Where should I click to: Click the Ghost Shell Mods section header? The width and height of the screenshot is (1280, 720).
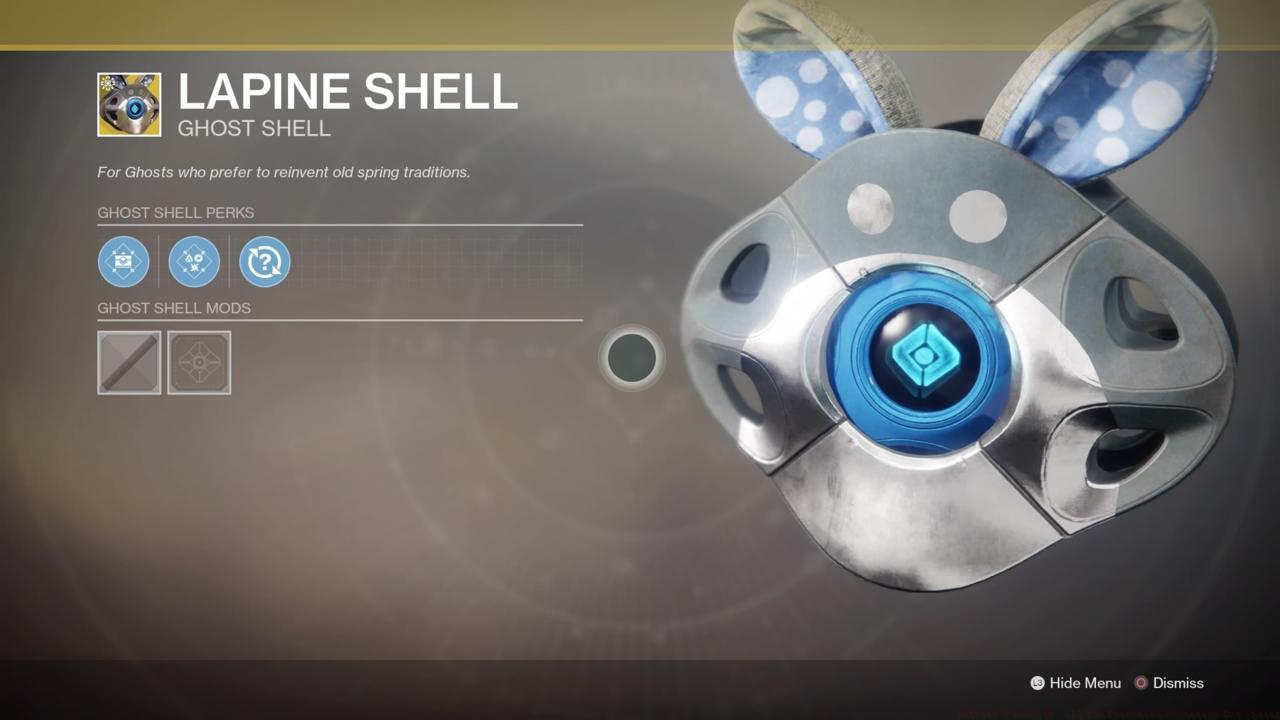pyautogui.click(x=174, y=308)
